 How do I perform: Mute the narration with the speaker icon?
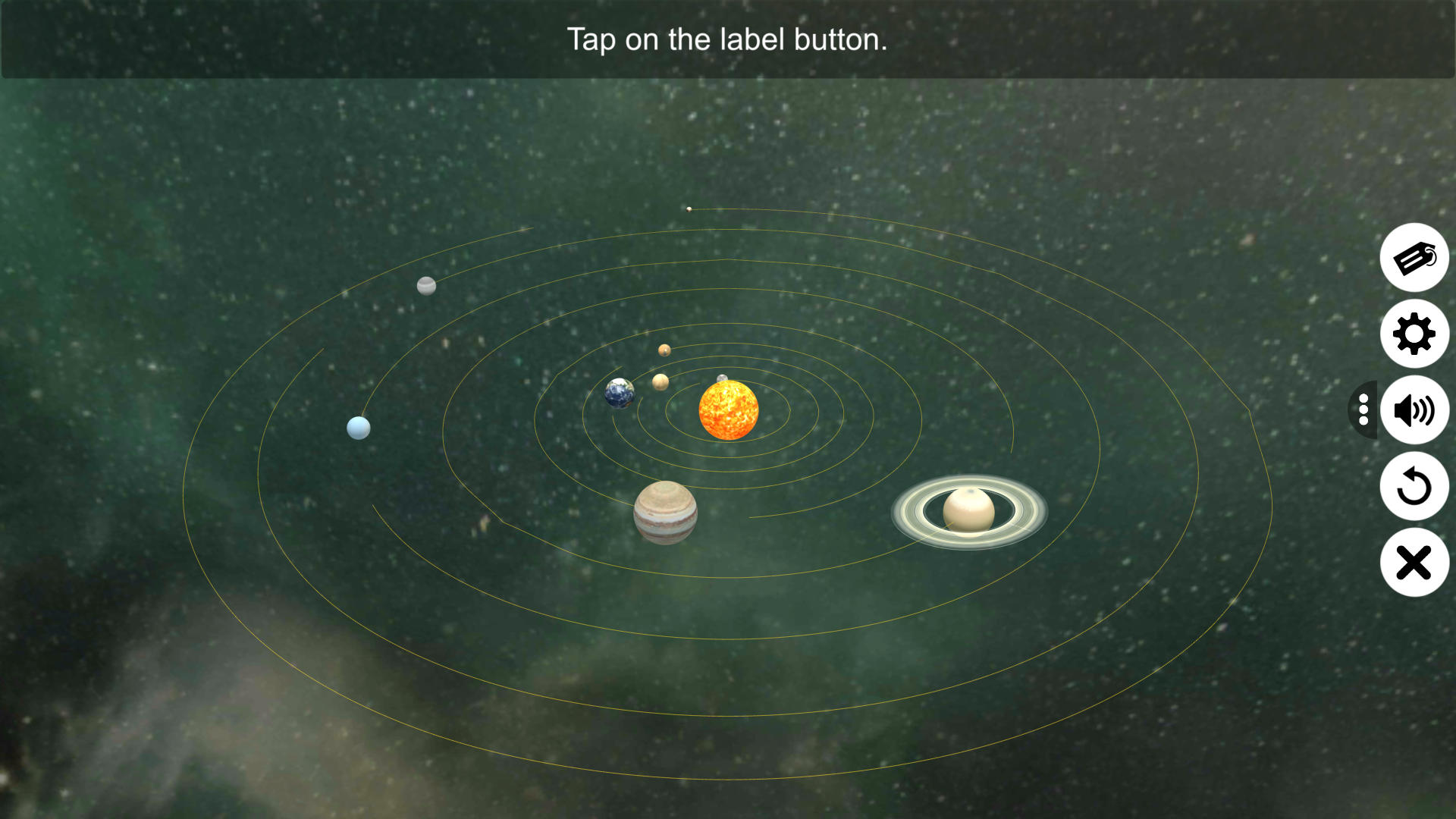point(1414,410)
